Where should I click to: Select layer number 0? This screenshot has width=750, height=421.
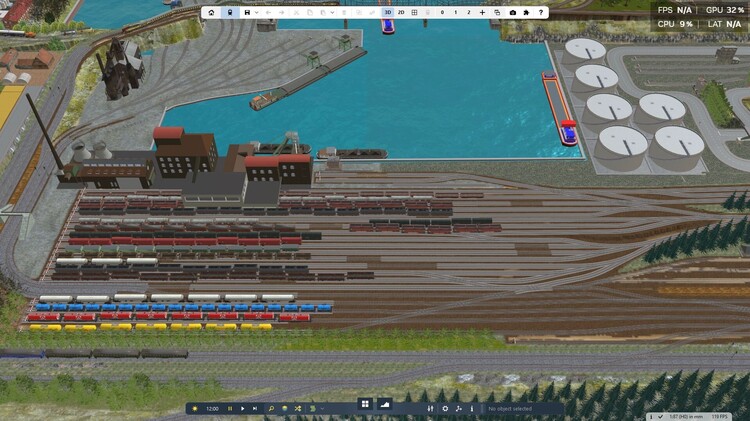tap(442, 13)
